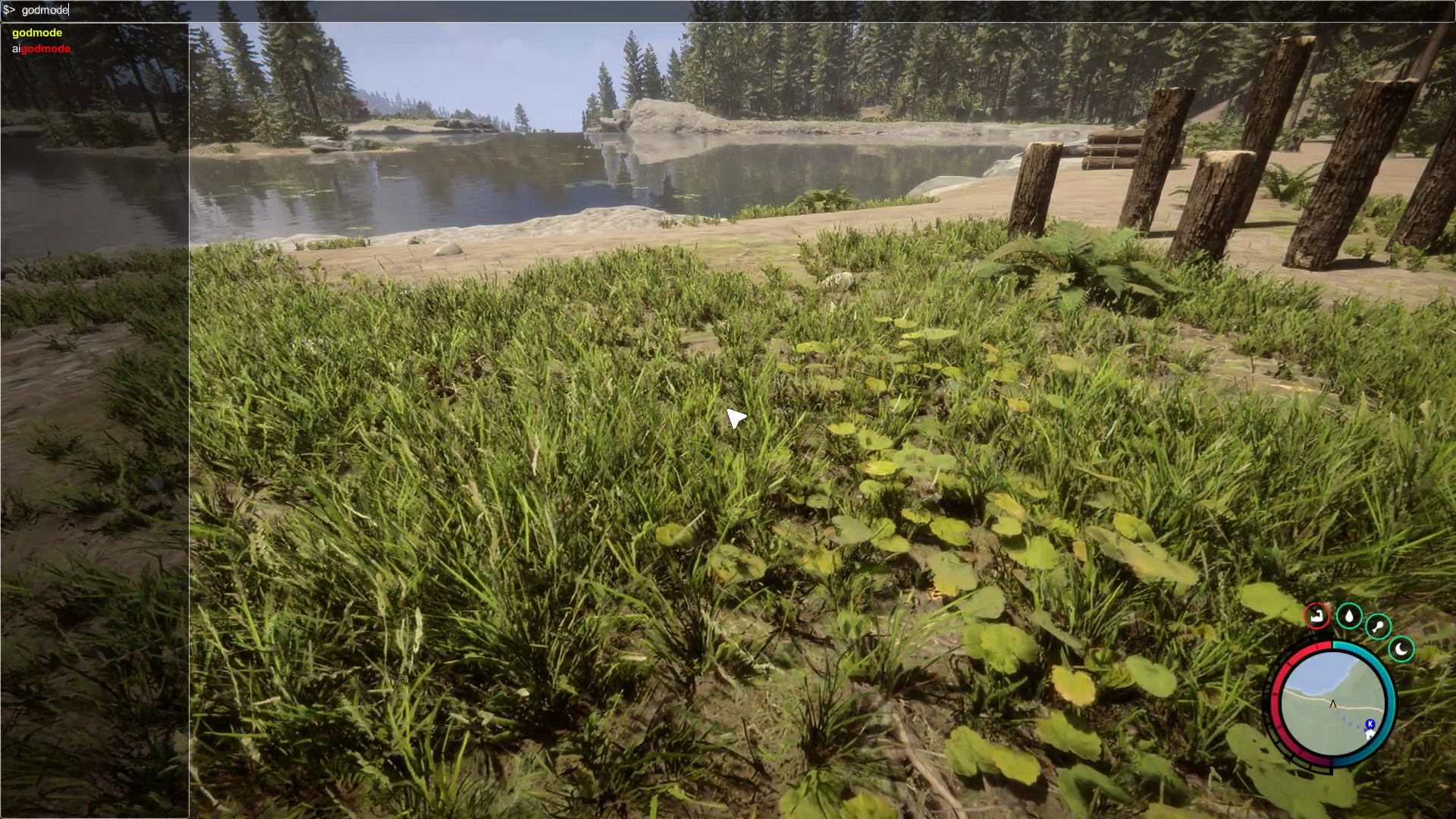Screen dimensions: 1456x819
Task: Click the dark armor segment atop the health ring
Action: pyautogui.click(x=1320, y=637)
